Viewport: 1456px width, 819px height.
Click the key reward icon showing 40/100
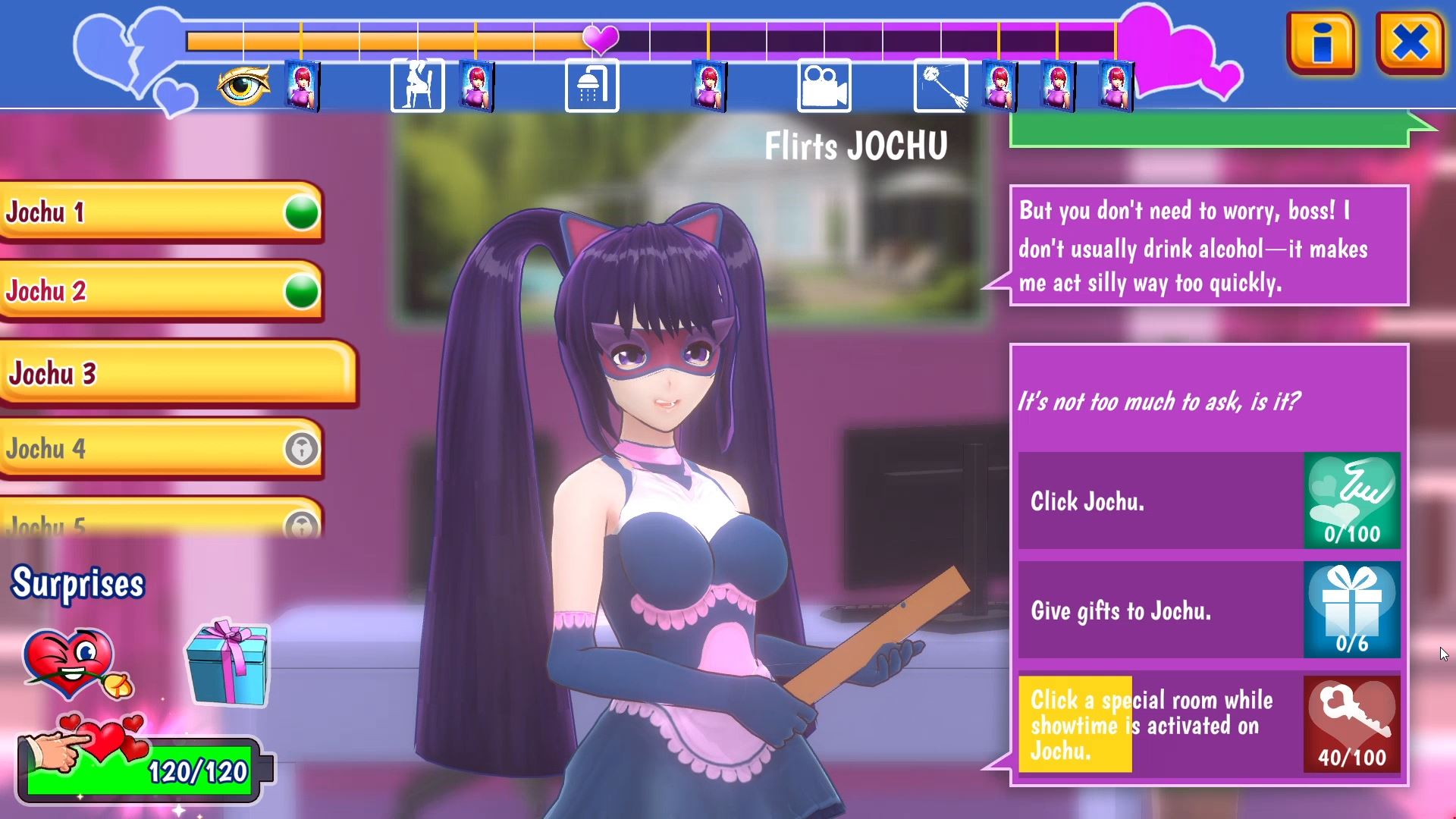point(1352,722)
